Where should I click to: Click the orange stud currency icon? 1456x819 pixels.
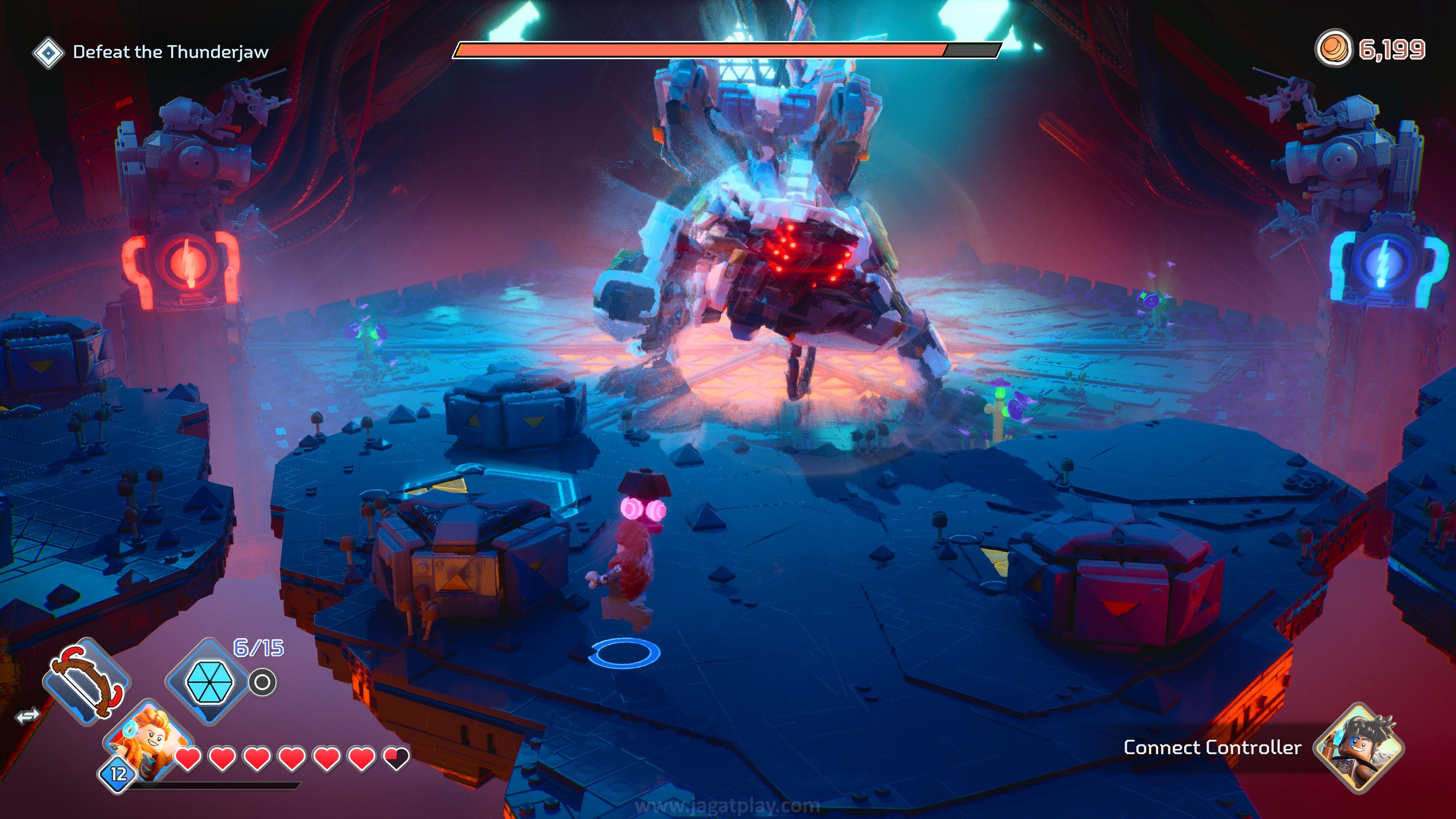[x=1334, y=49]
